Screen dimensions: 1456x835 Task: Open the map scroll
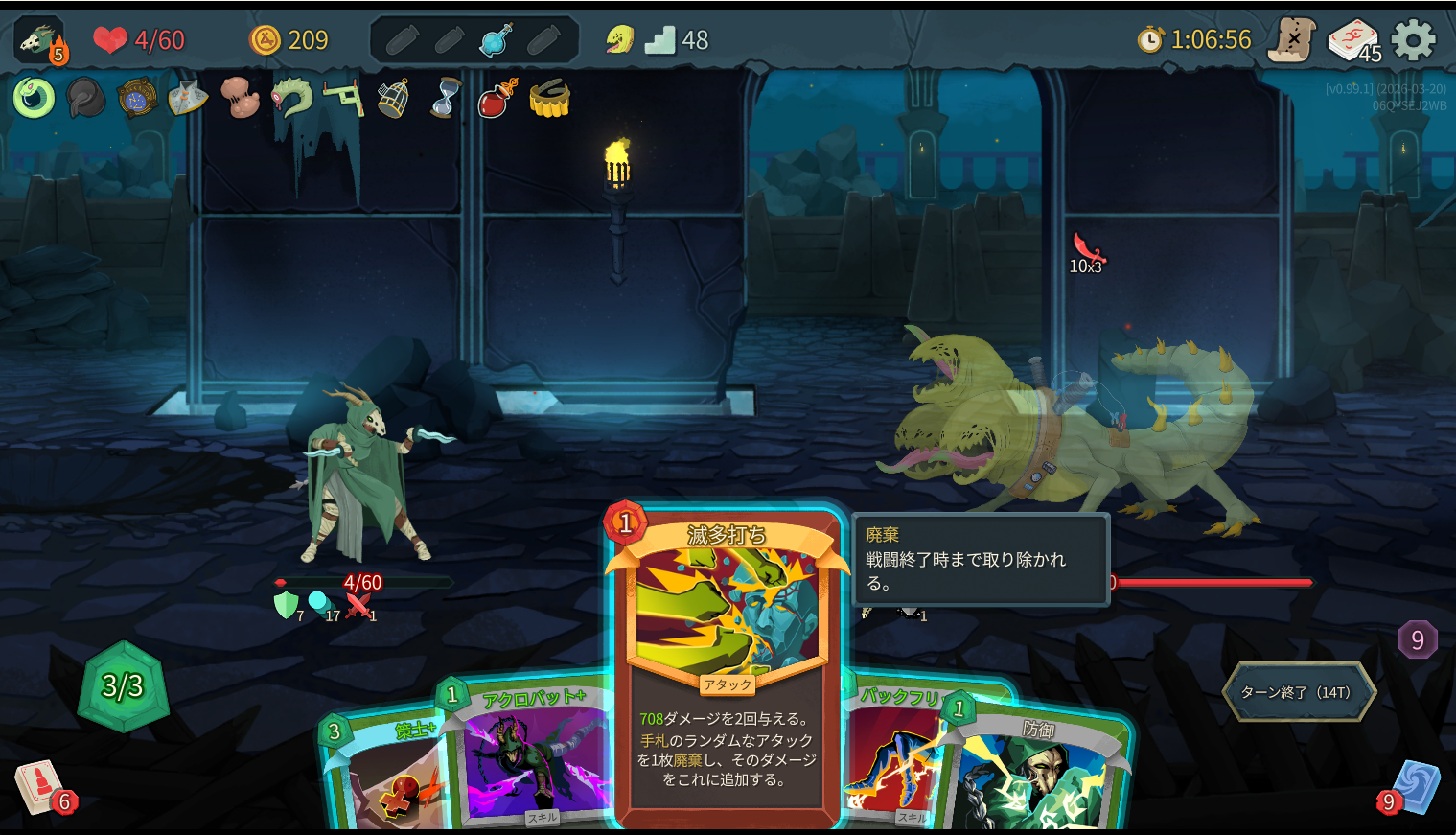(1291, 40)
